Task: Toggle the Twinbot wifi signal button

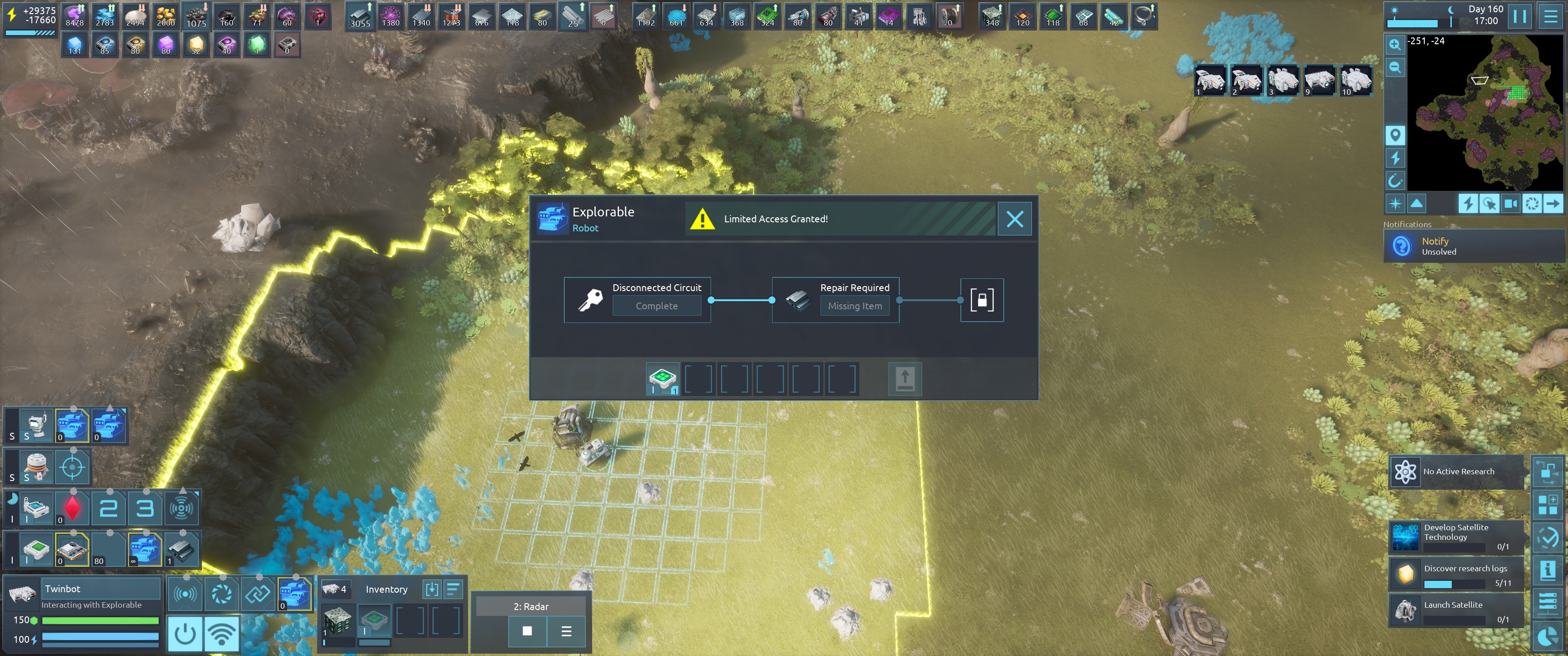Action: pyautogui.click(x=222, y=634)
